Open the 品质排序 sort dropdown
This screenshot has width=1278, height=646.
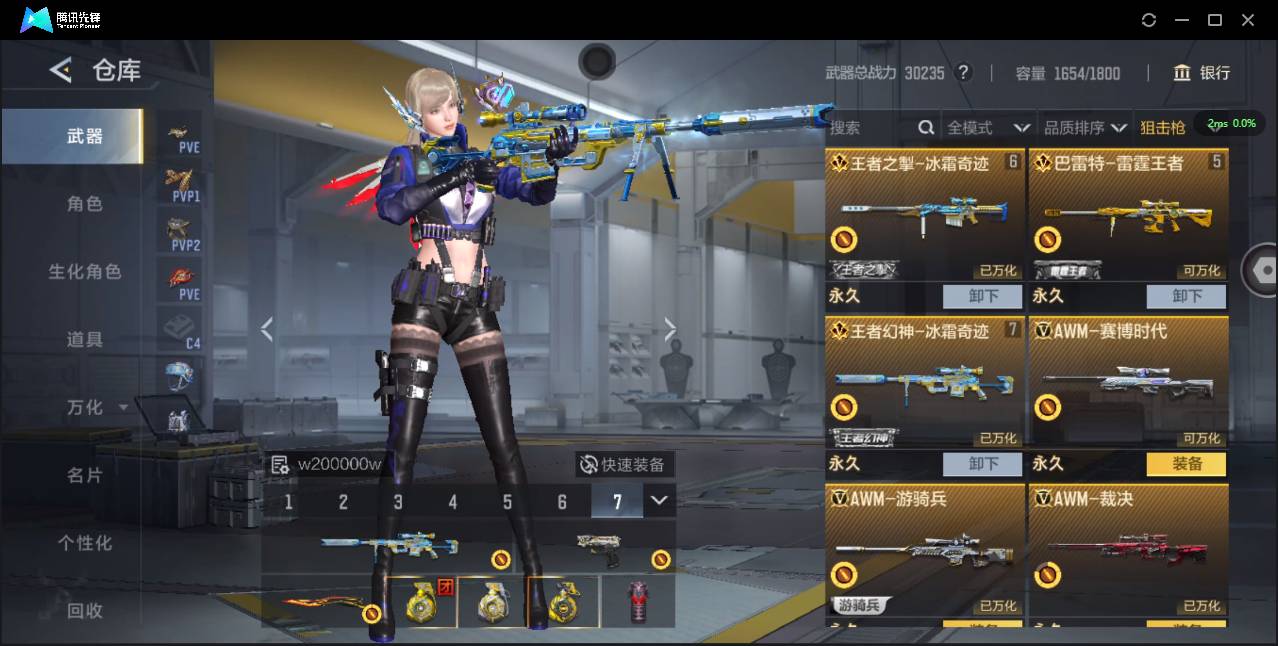click(1085, 128)
